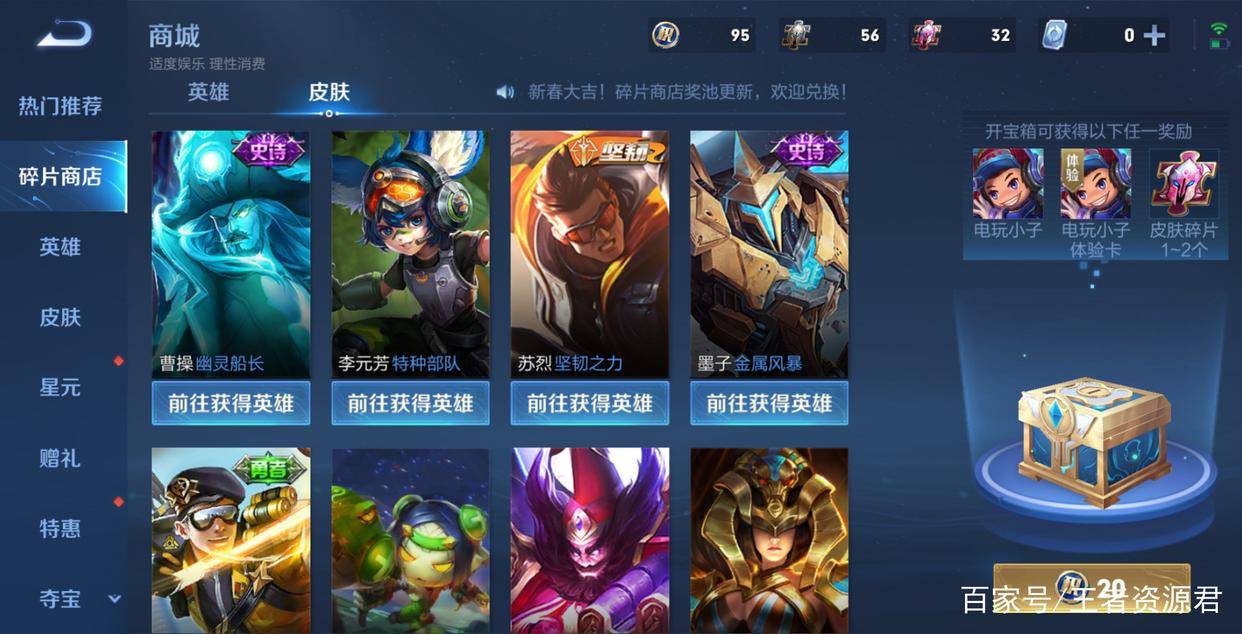
Task: Open 特惠 deals in the sidebar
Action: [x=60, y=529]
